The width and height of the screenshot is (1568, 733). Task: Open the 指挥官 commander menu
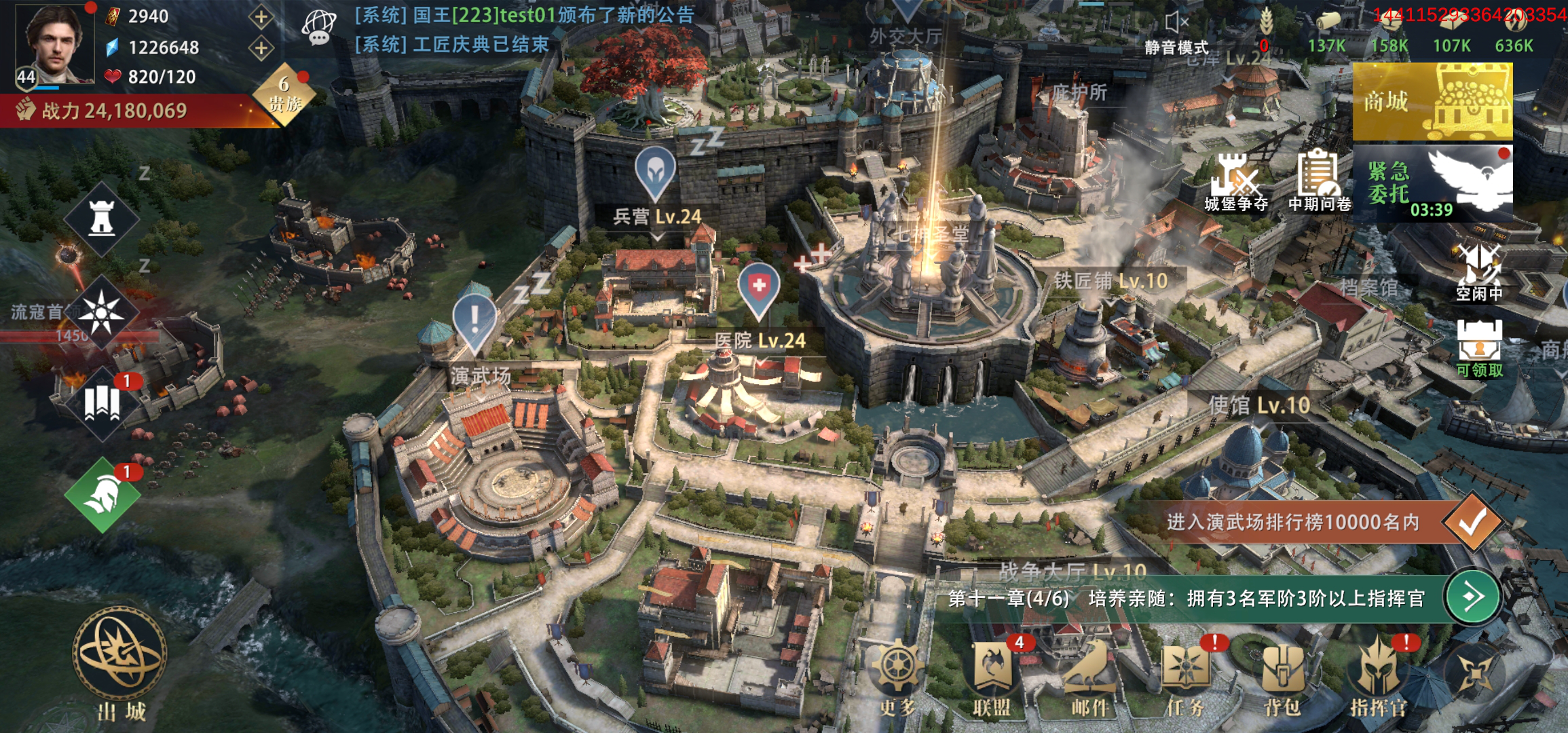point(1378,677)
